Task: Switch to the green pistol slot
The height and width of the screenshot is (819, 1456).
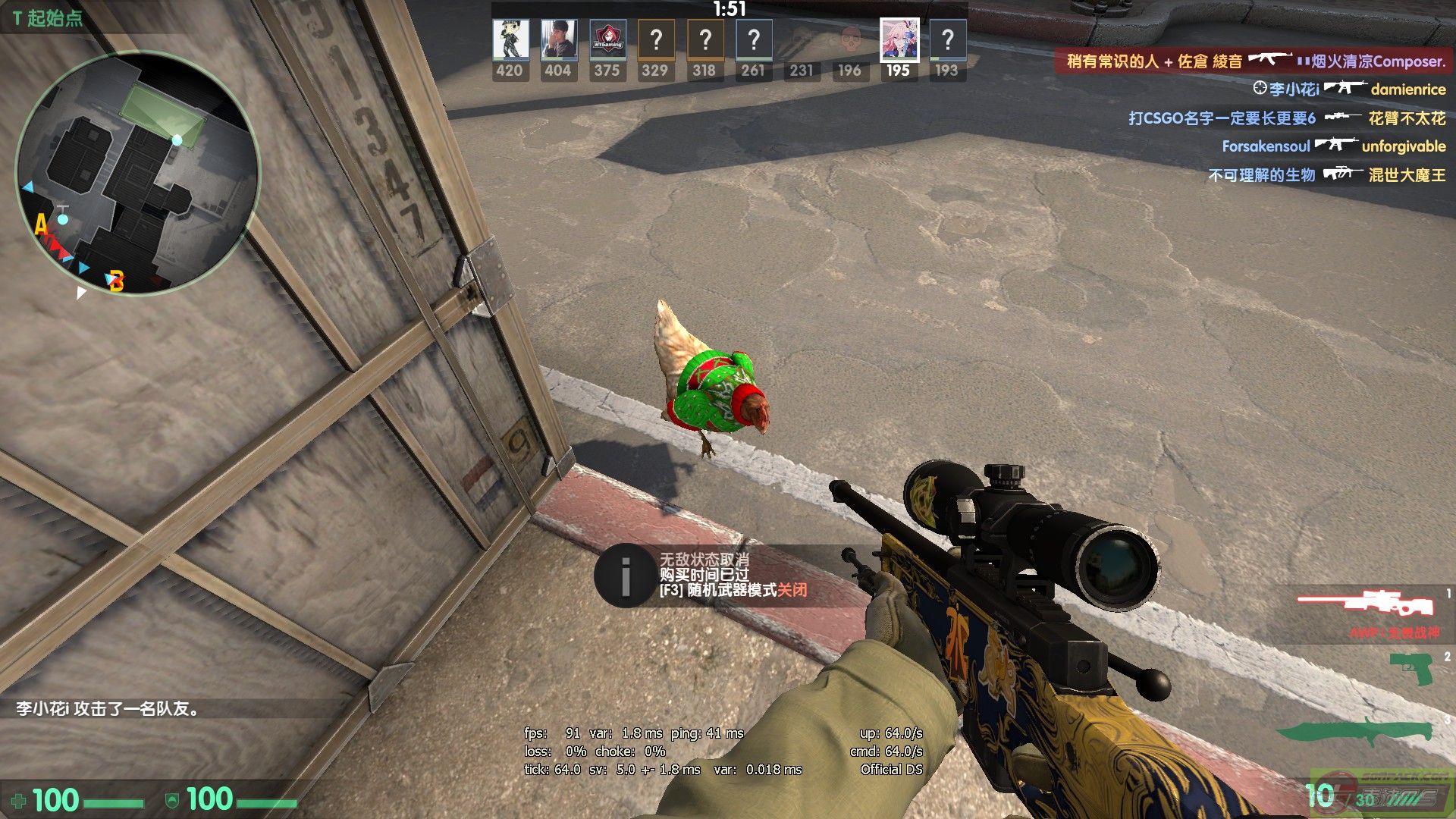Action: coord(1410,668)
